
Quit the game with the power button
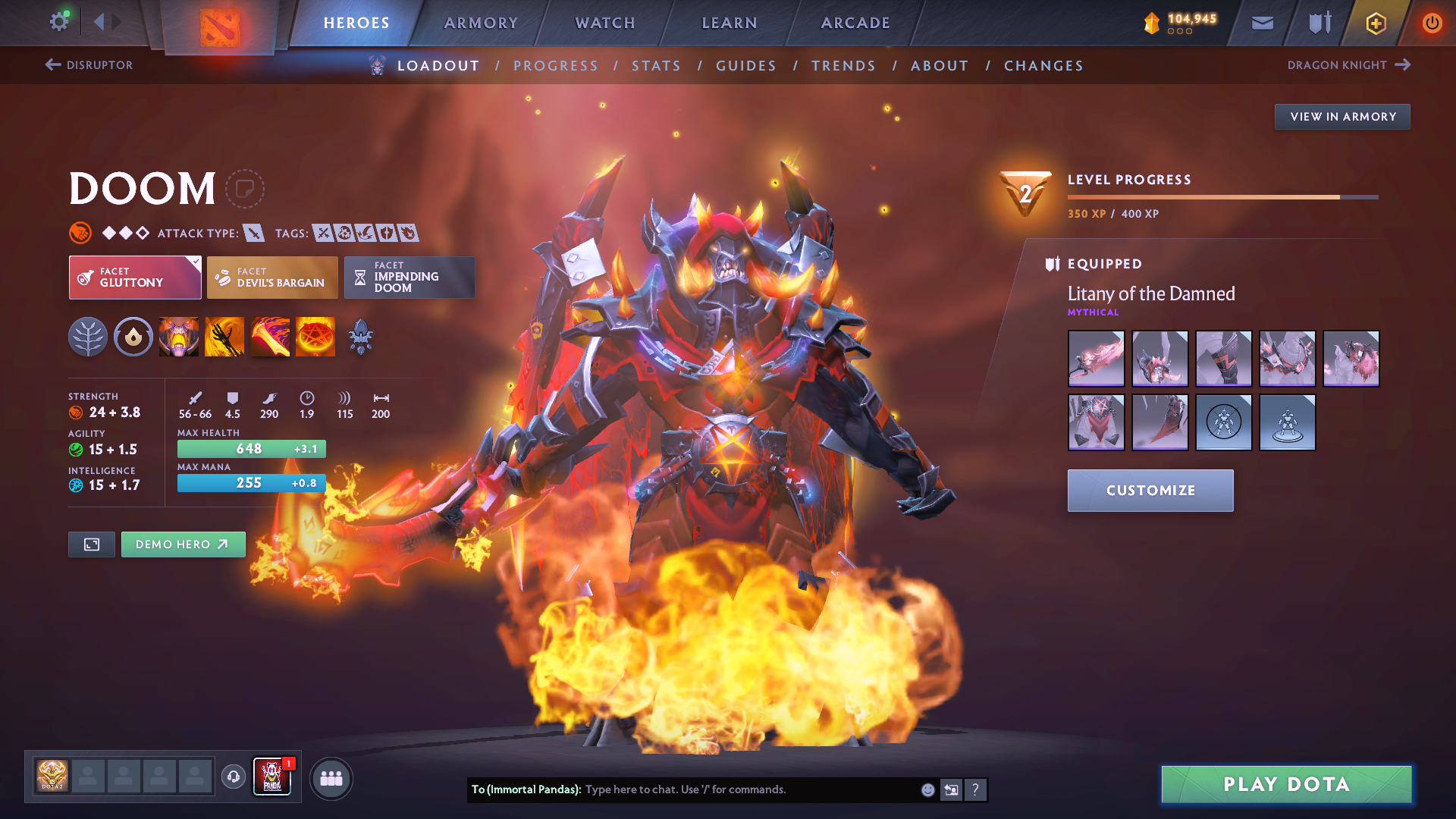tap(1432, 23)
